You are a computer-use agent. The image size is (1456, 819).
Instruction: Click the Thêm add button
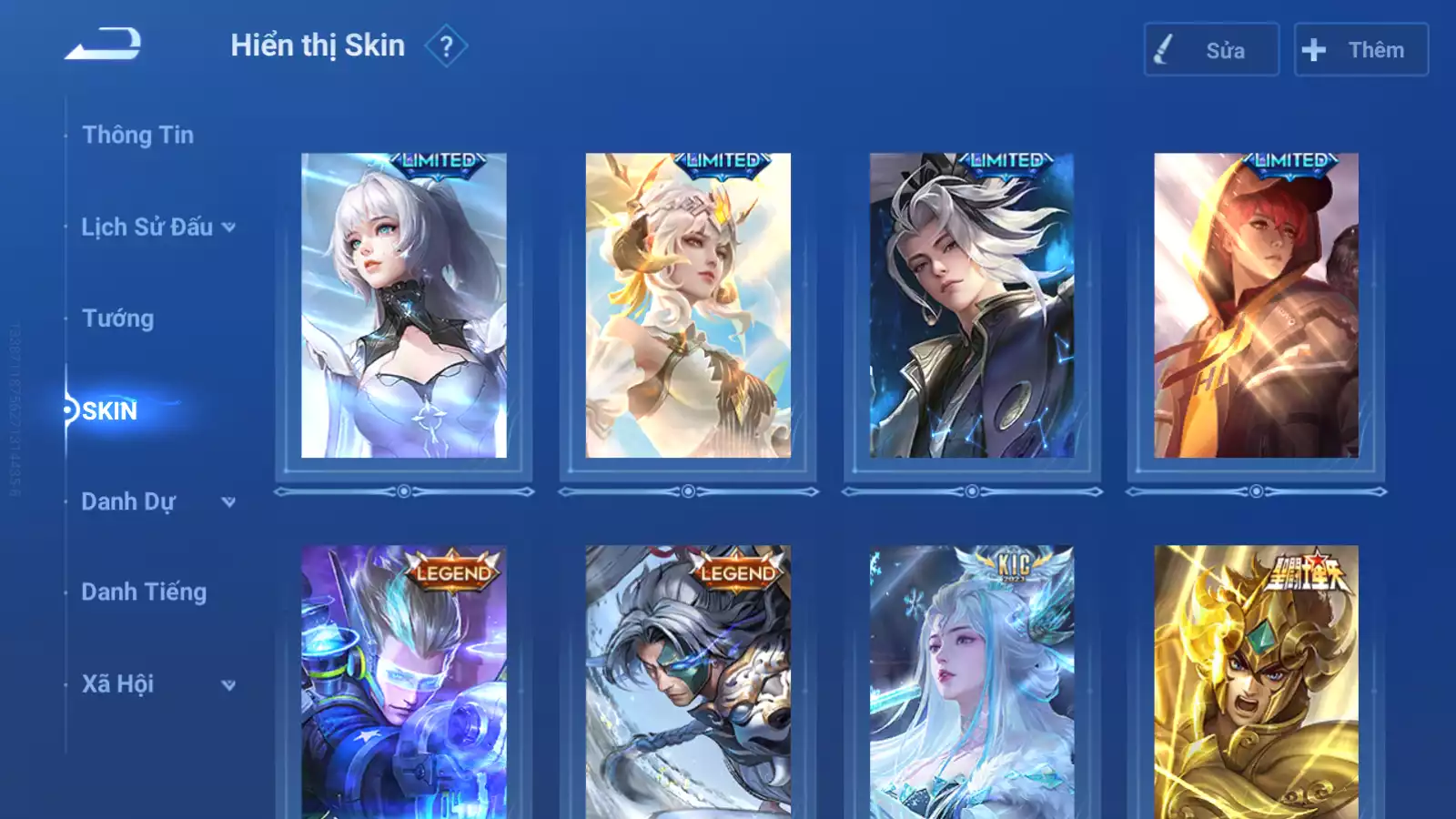click(x=1360, y=50)
